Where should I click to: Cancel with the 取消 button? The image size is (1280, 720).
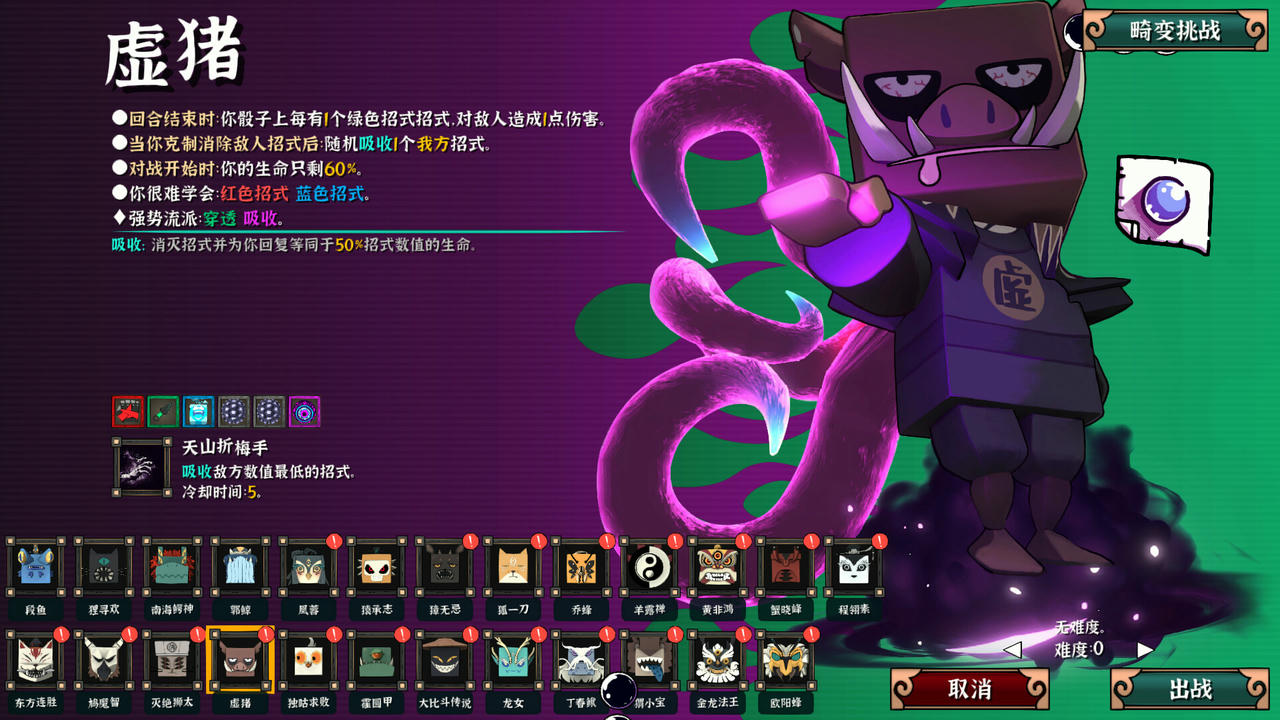(969, 689)
